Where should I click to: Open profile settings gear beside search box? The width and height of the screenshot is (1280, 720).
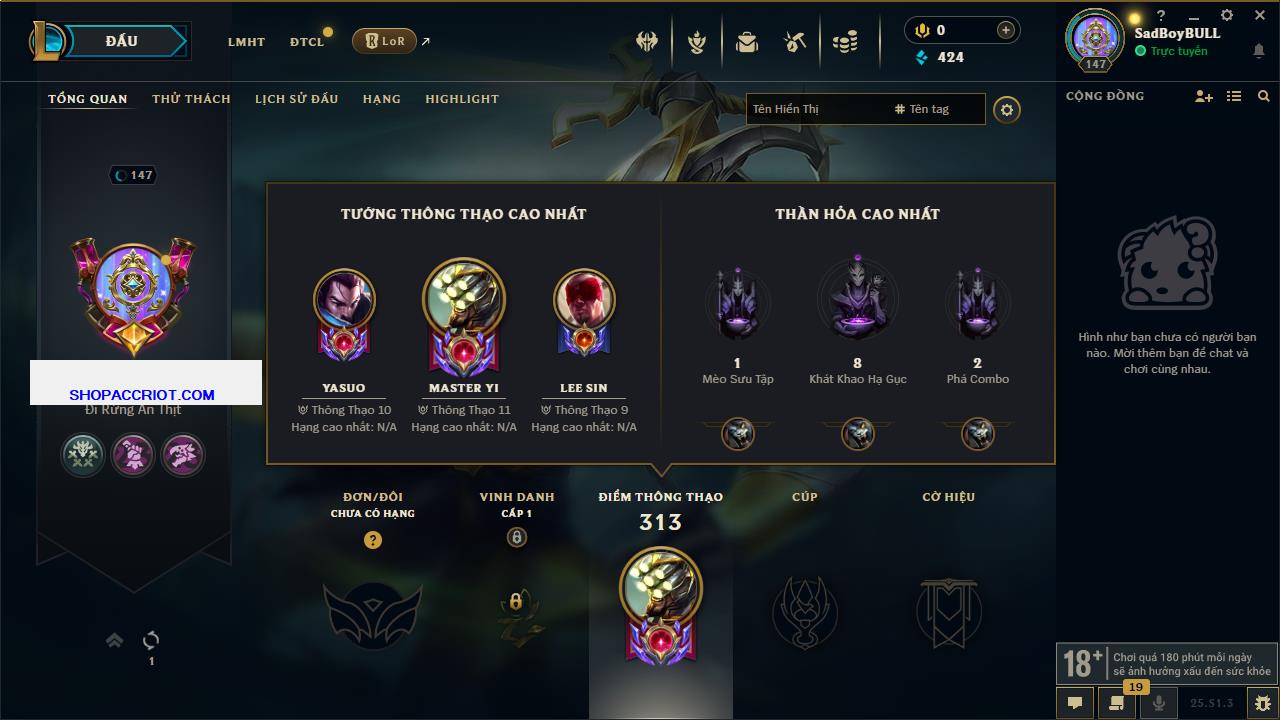coord(1007,109)
